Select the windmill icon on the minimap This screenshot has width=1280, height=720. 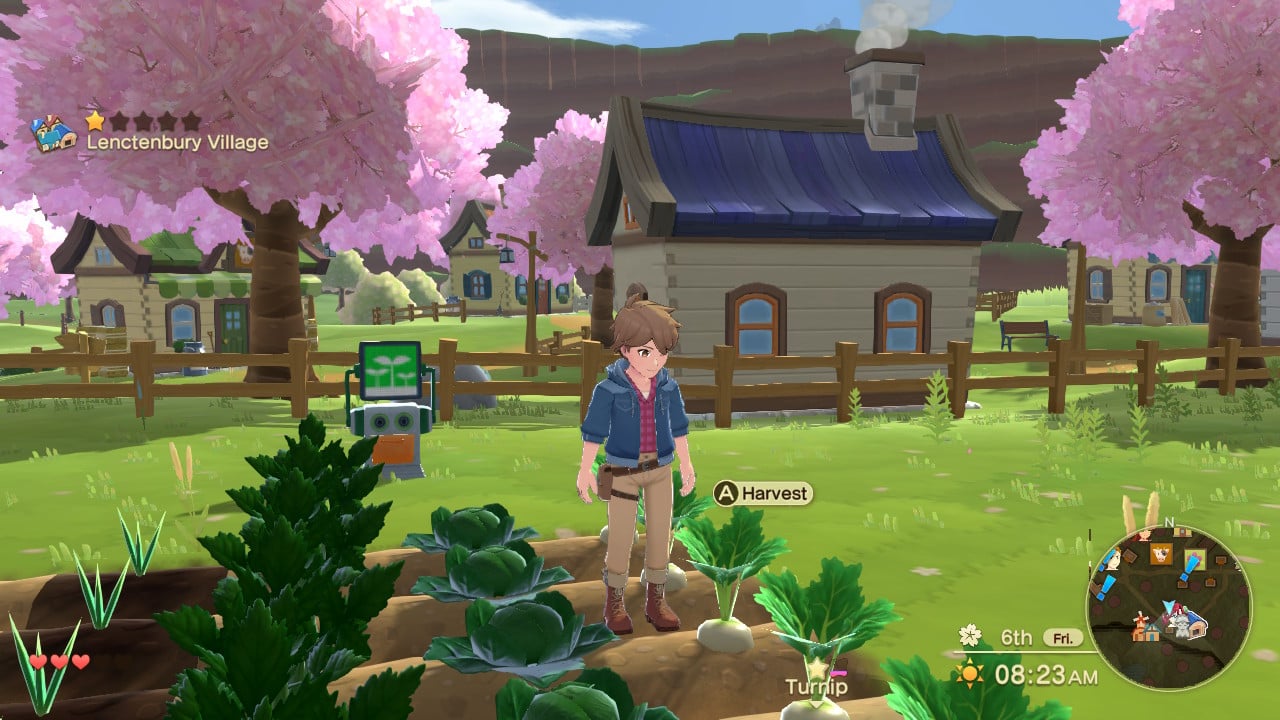1140,620
